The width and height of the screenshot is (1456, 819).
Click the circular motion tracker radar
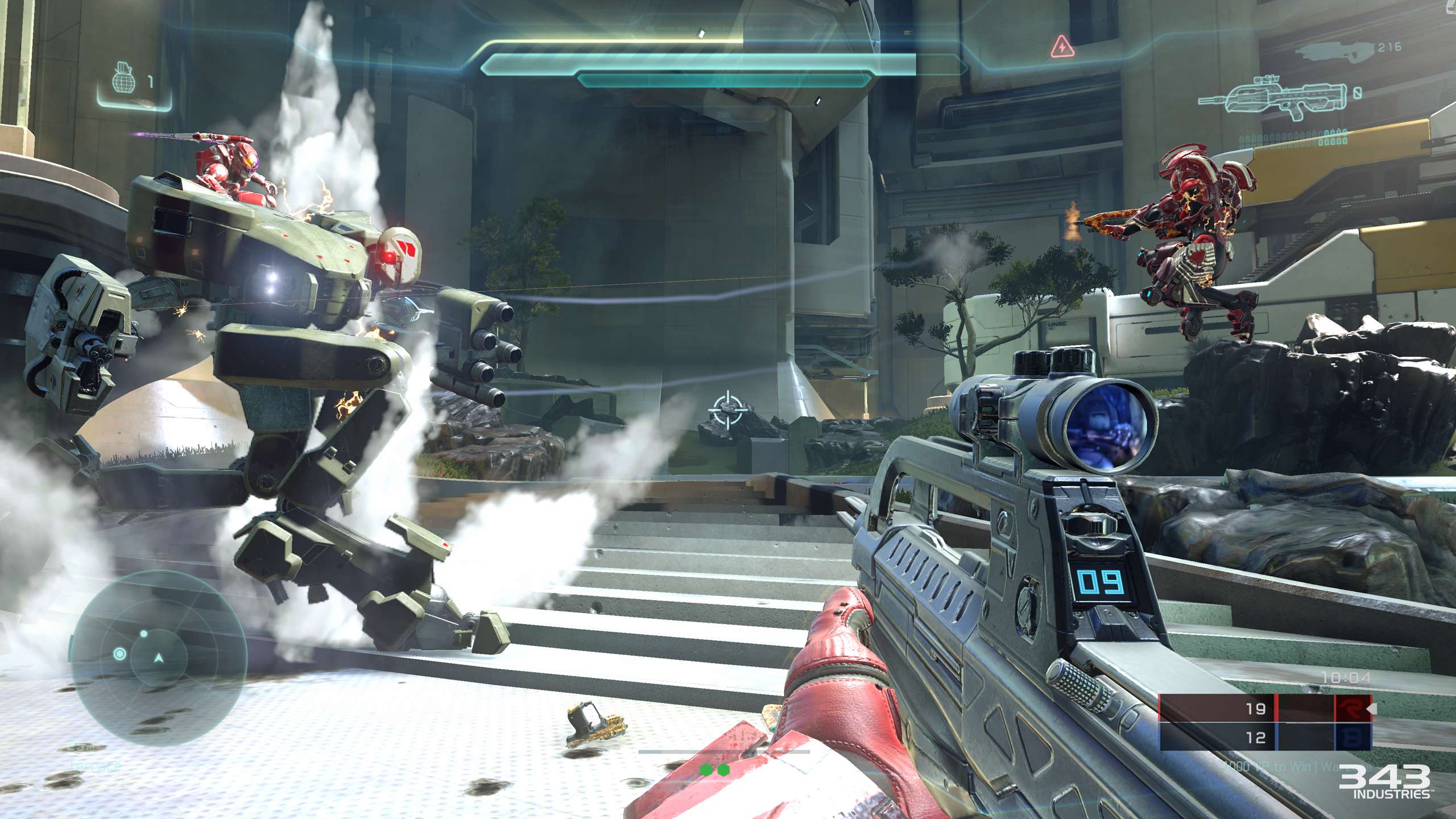pos(159,658)
